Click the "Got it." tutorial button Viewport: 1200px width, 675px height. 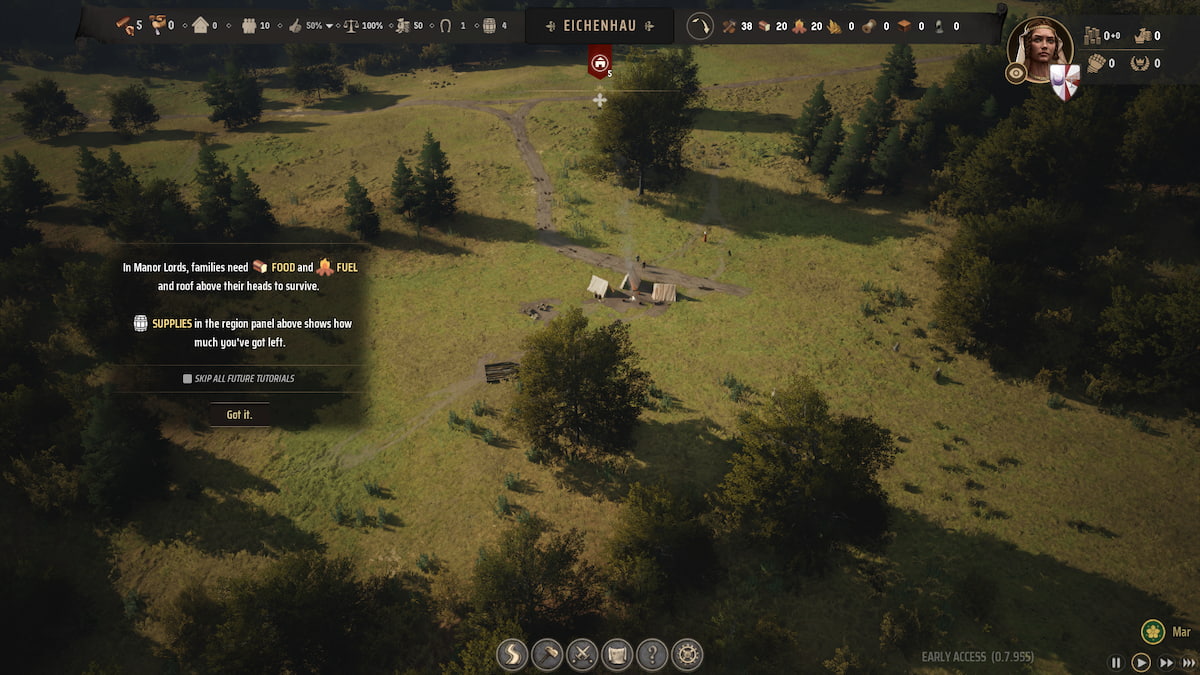[239, 414]
